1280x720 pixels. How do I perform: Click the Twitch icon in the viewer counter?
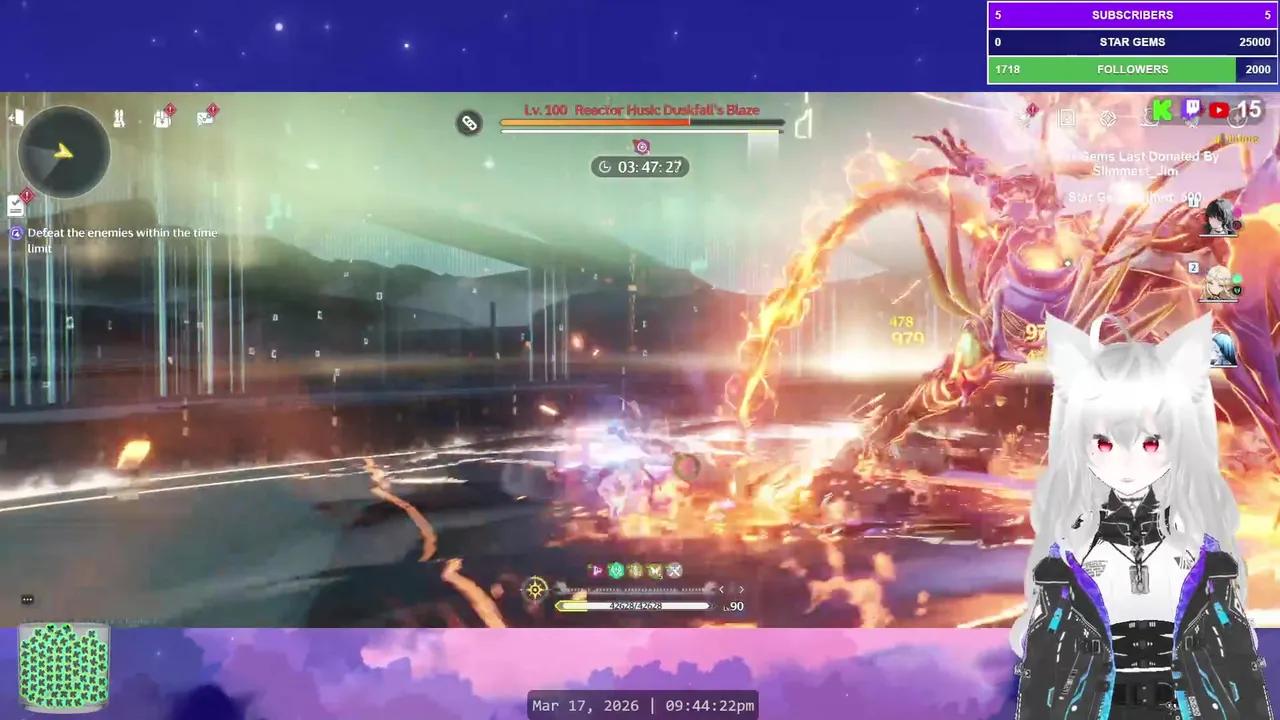pyautogui.click(x=1192, y=110)
